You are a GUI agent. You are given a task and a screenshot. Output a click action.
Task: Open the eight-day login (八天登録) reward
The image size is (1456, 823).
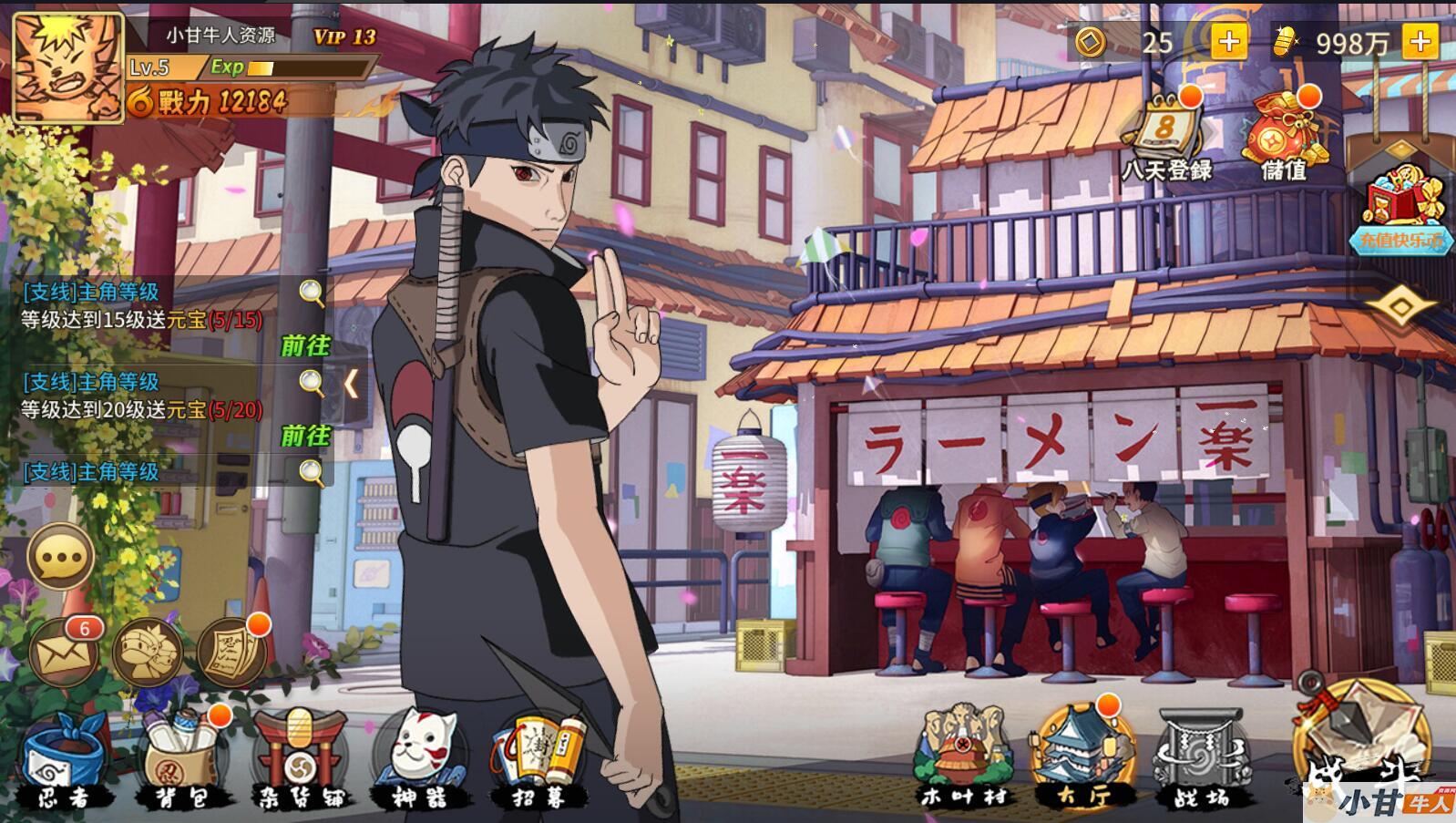(1166, 135)
